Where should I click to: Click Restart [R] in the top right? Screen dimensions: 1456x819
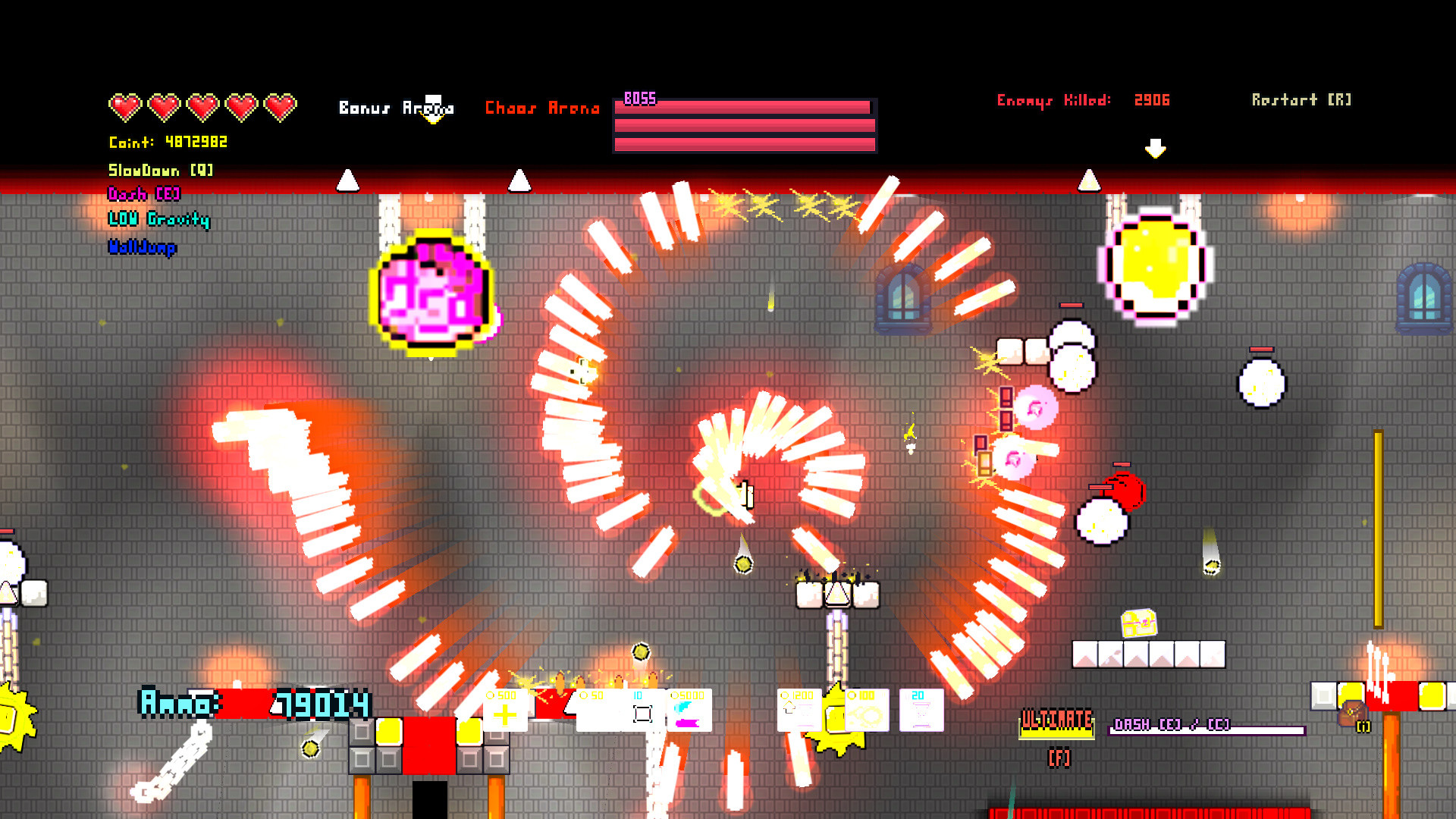tap(1300, 99)
